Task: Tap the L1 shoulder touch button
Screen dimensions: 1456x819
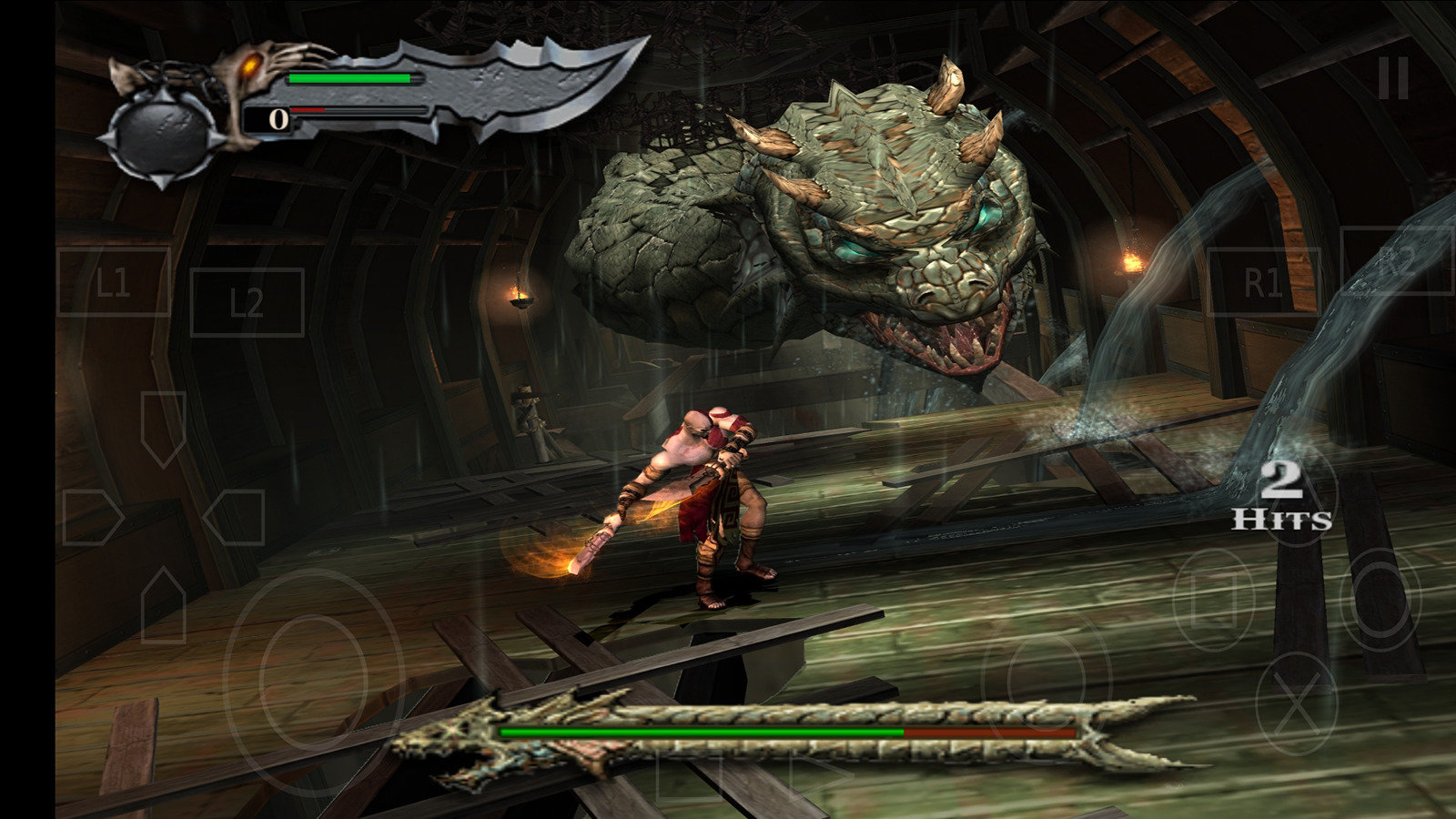Action: point(114,282)
